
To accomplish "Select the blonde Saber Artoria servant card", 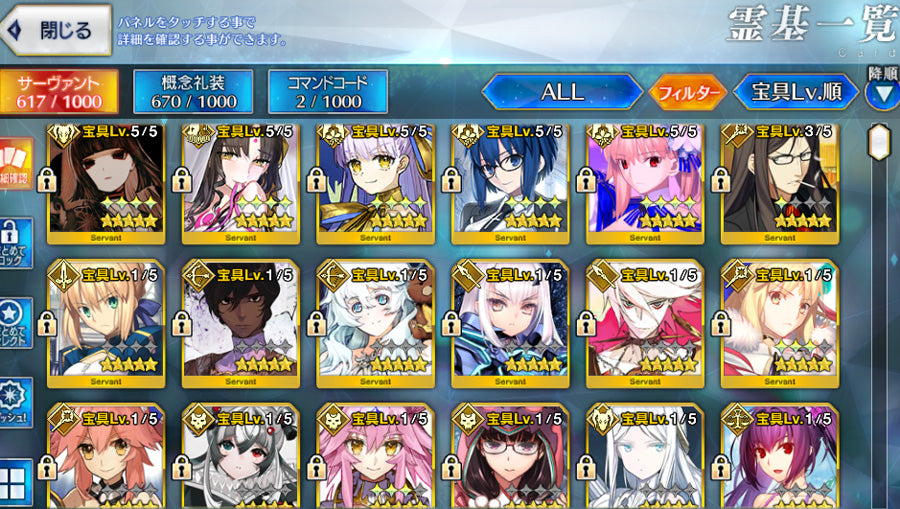I will pos(105,322).
